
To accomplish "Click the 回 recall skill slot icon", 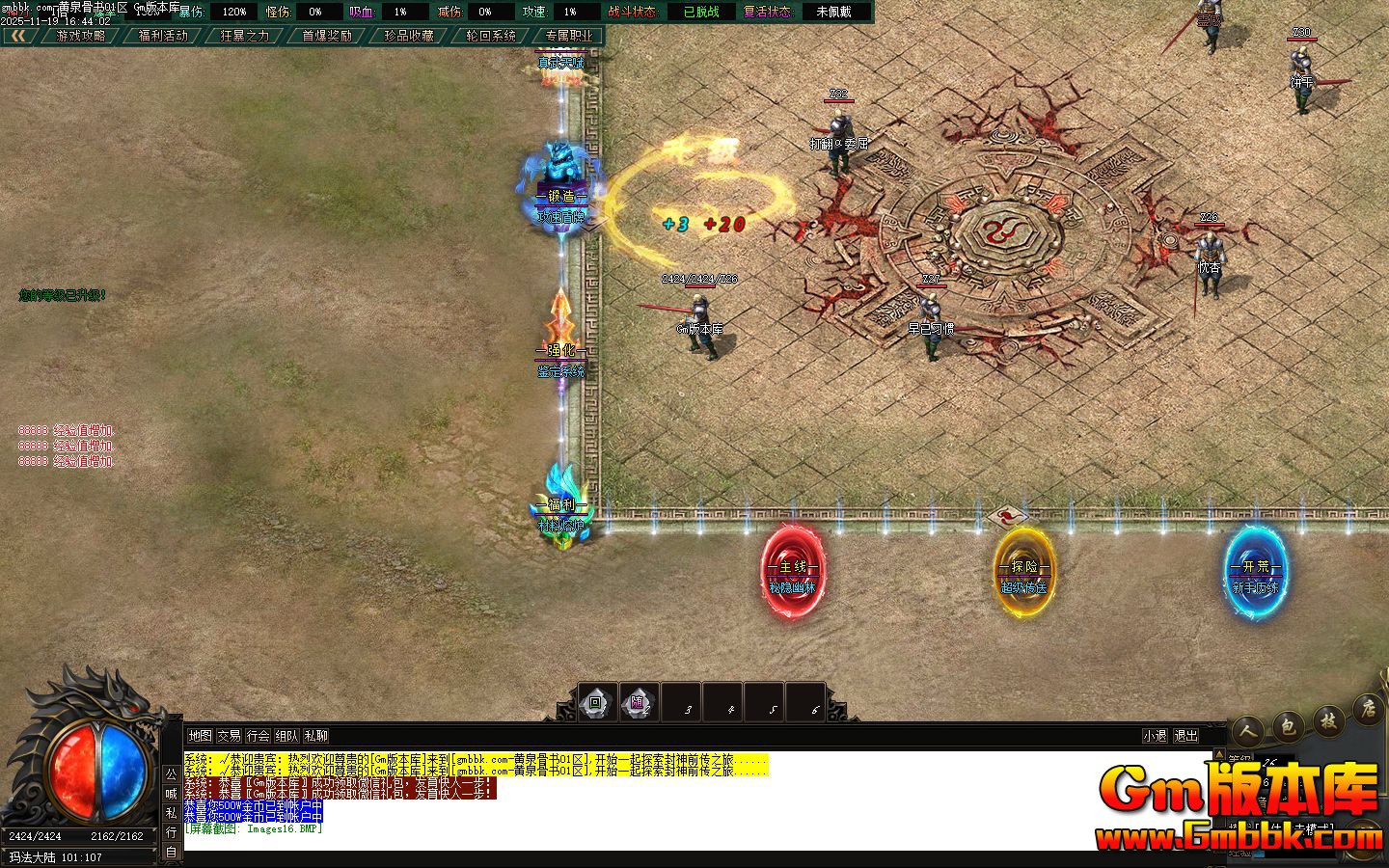I will click(596, 703).
